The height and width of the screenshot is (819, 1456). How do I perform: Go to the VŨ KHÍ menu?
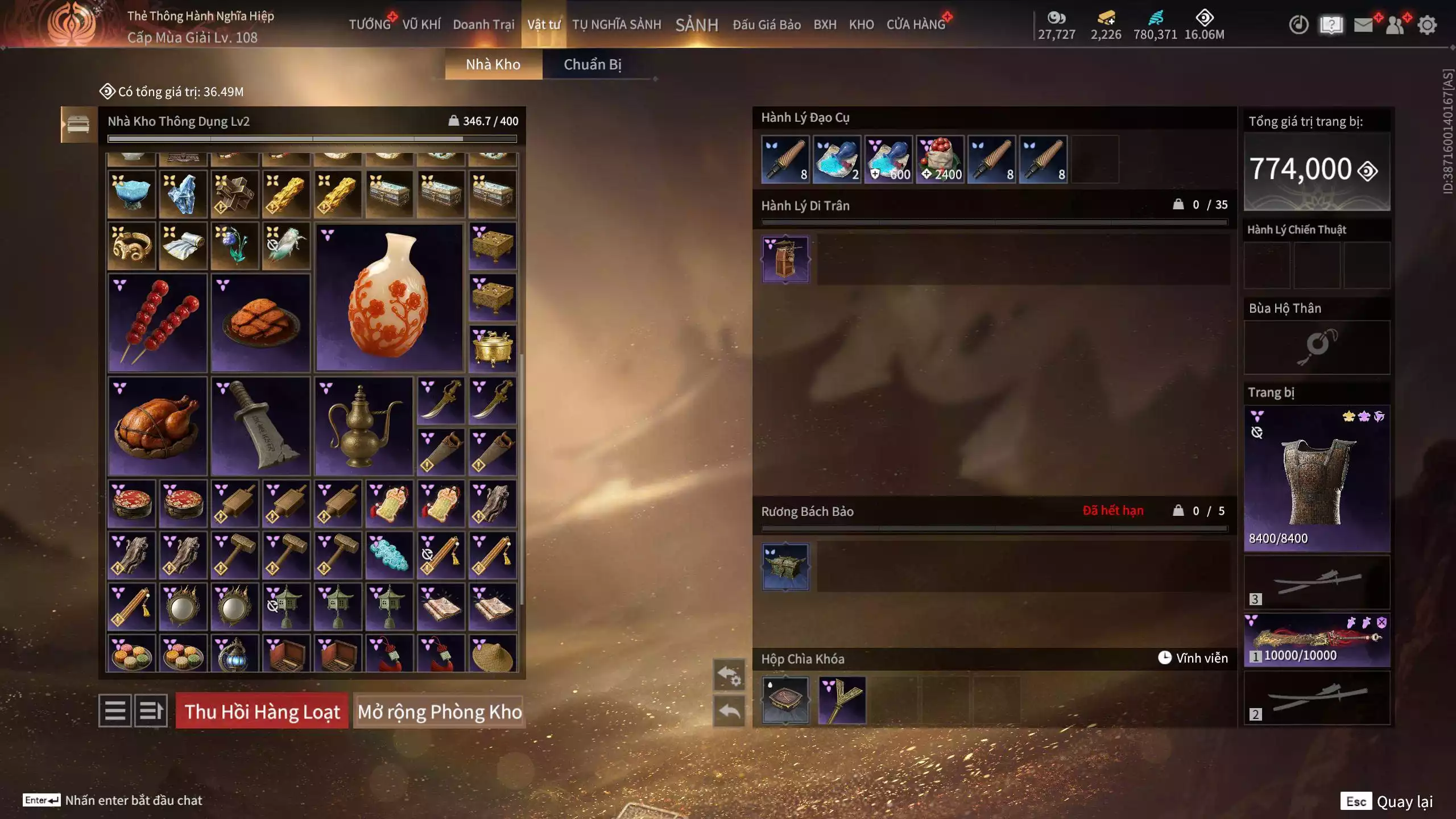(x=421, y=24)
